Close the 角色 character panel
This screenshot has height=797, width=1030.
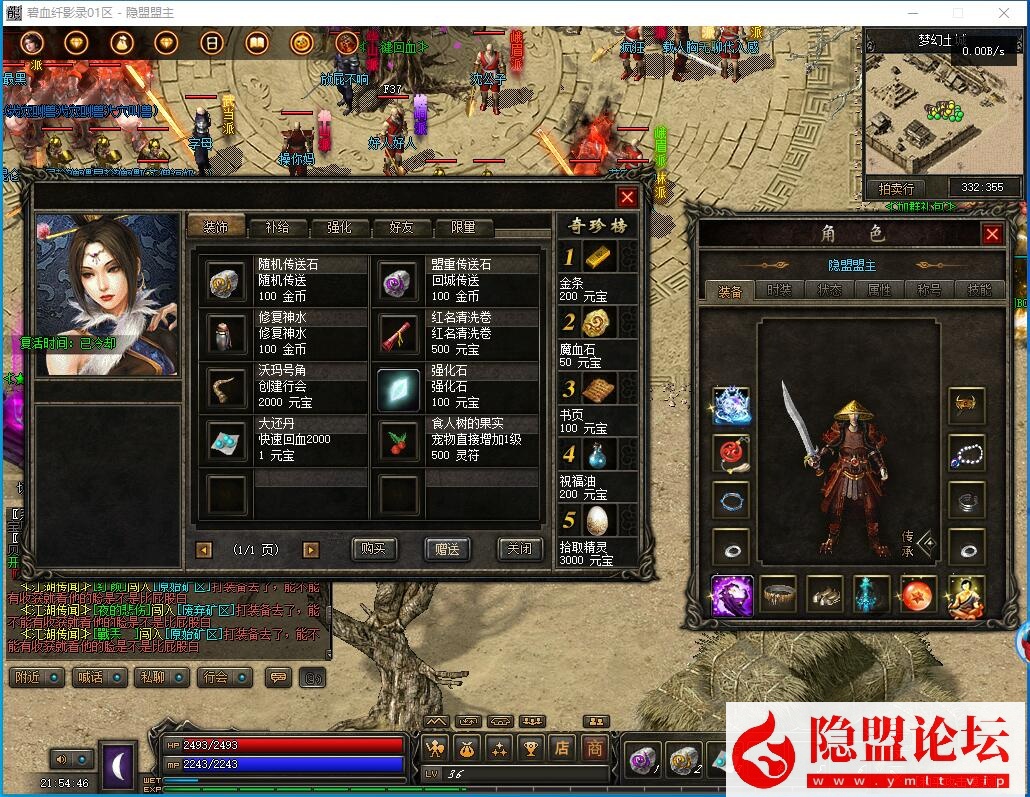[992, 234]
